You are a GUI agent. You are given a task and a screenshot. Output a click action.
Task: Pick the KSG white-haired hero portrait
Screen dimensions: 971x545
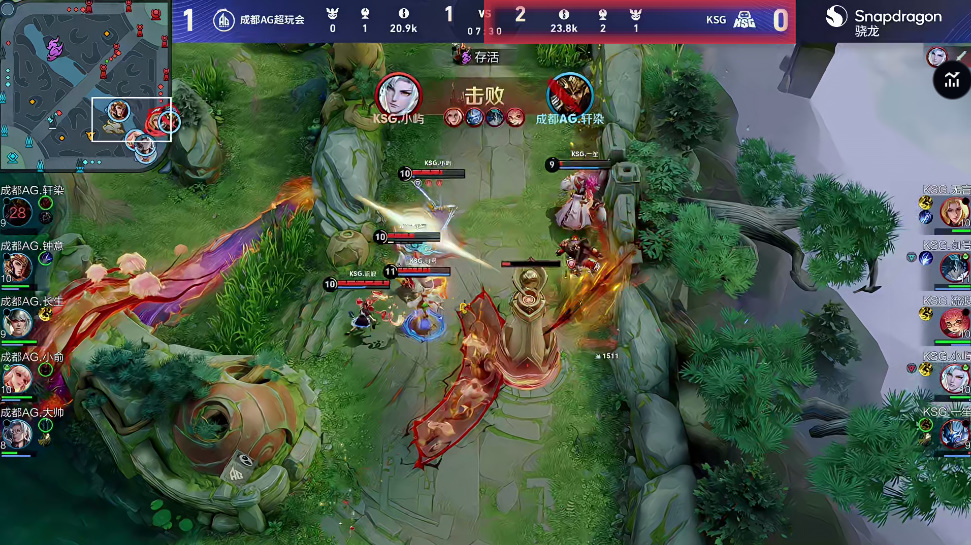pos(955,378)
